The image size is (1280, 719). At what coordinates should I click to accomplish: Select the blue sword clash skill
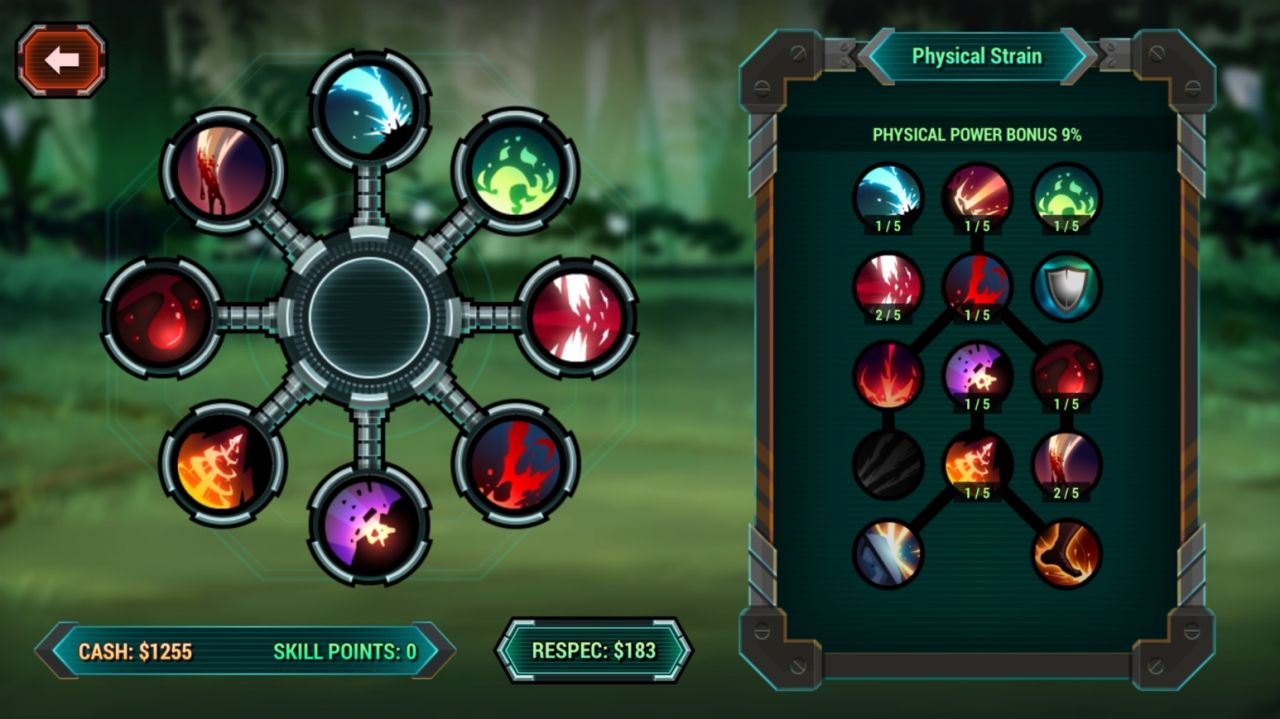pos(888,553)
